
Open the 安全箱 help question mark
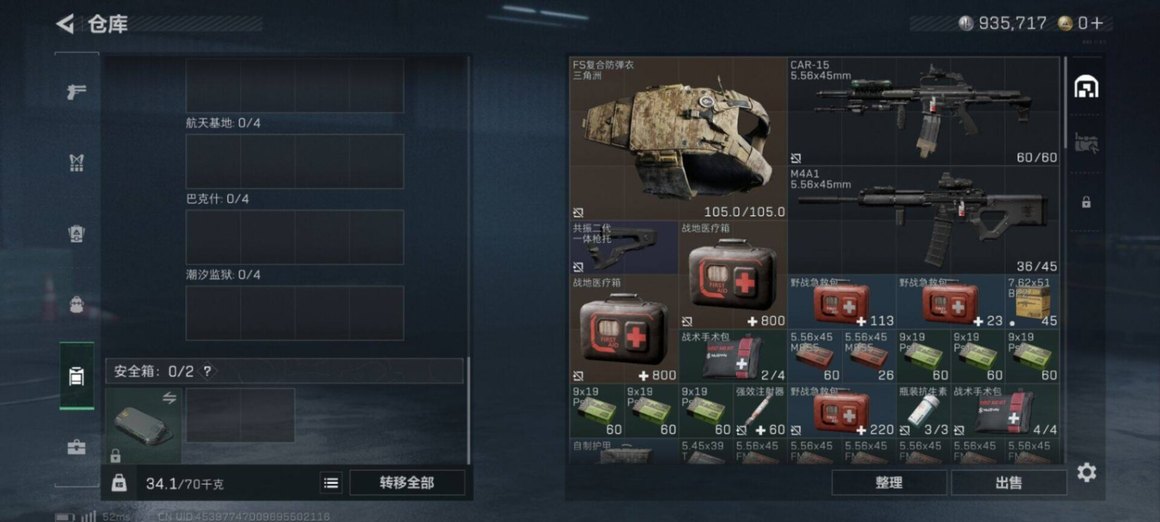[207, 371]
